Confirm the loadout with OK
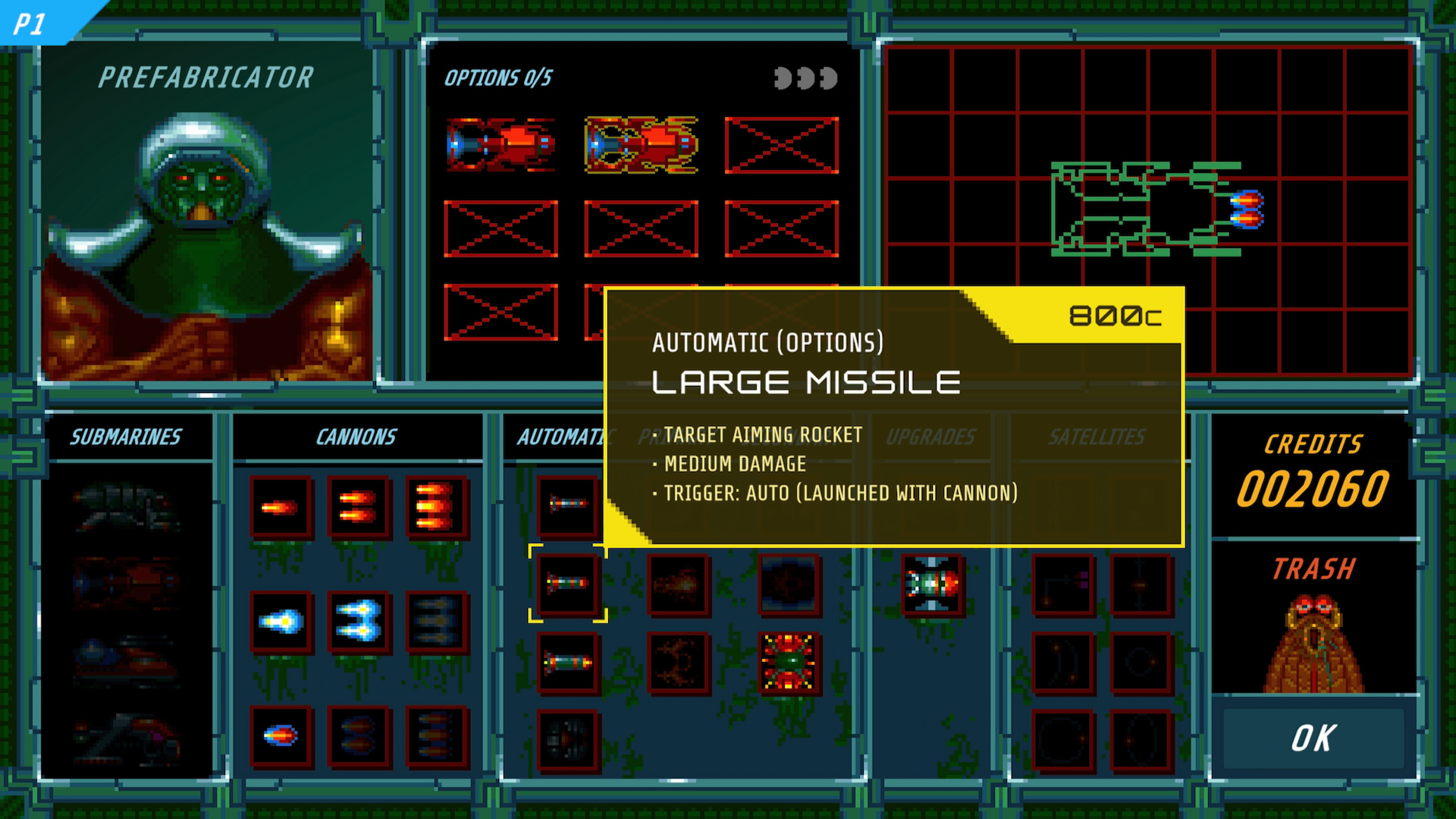The width and height of the screenshot is (1456, 819). point(1313,738)
